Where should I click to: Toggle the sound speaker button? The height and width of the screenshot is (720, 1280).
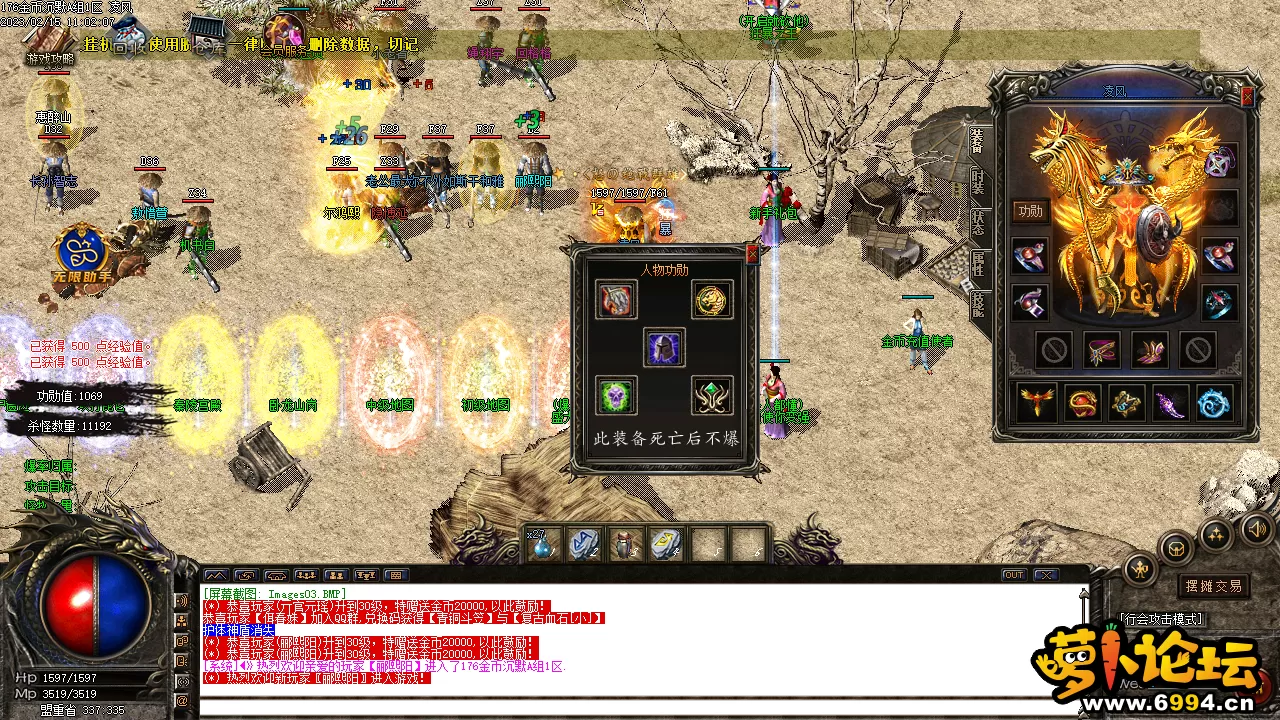1254,527
